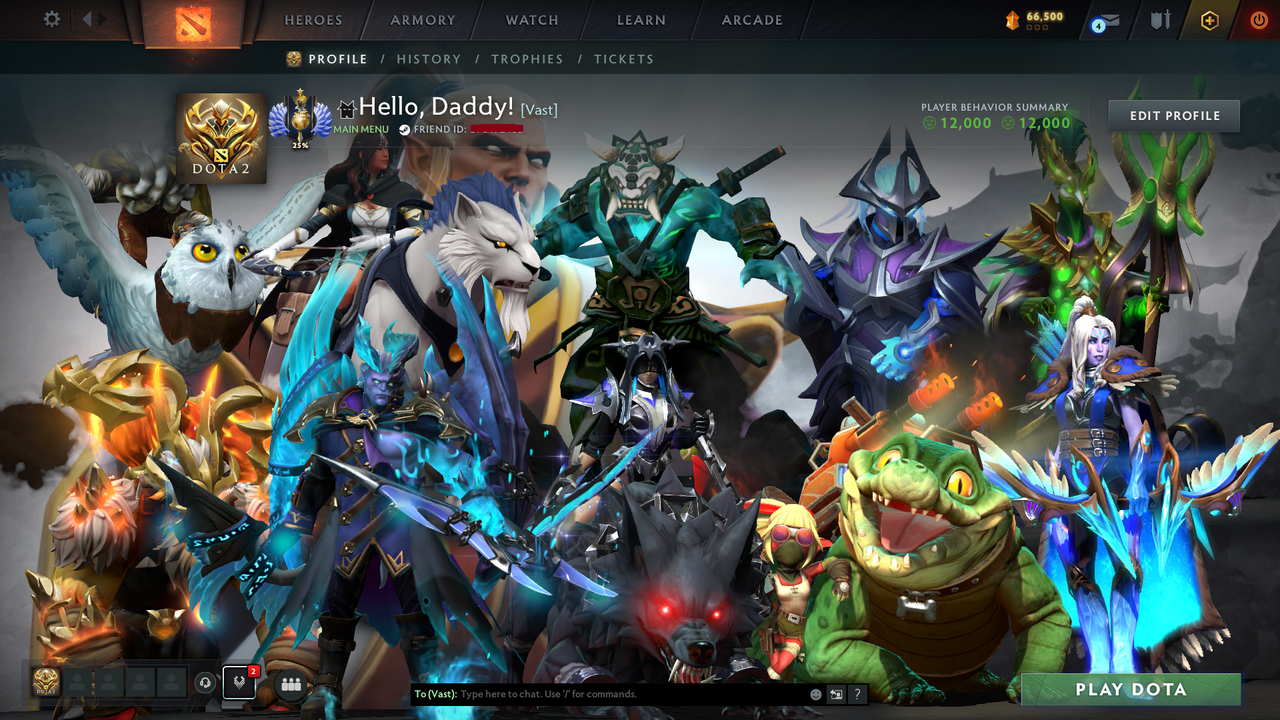1280x720 pixels.
Task: Click the red power disconnect icon
Action: (1258, 19)
